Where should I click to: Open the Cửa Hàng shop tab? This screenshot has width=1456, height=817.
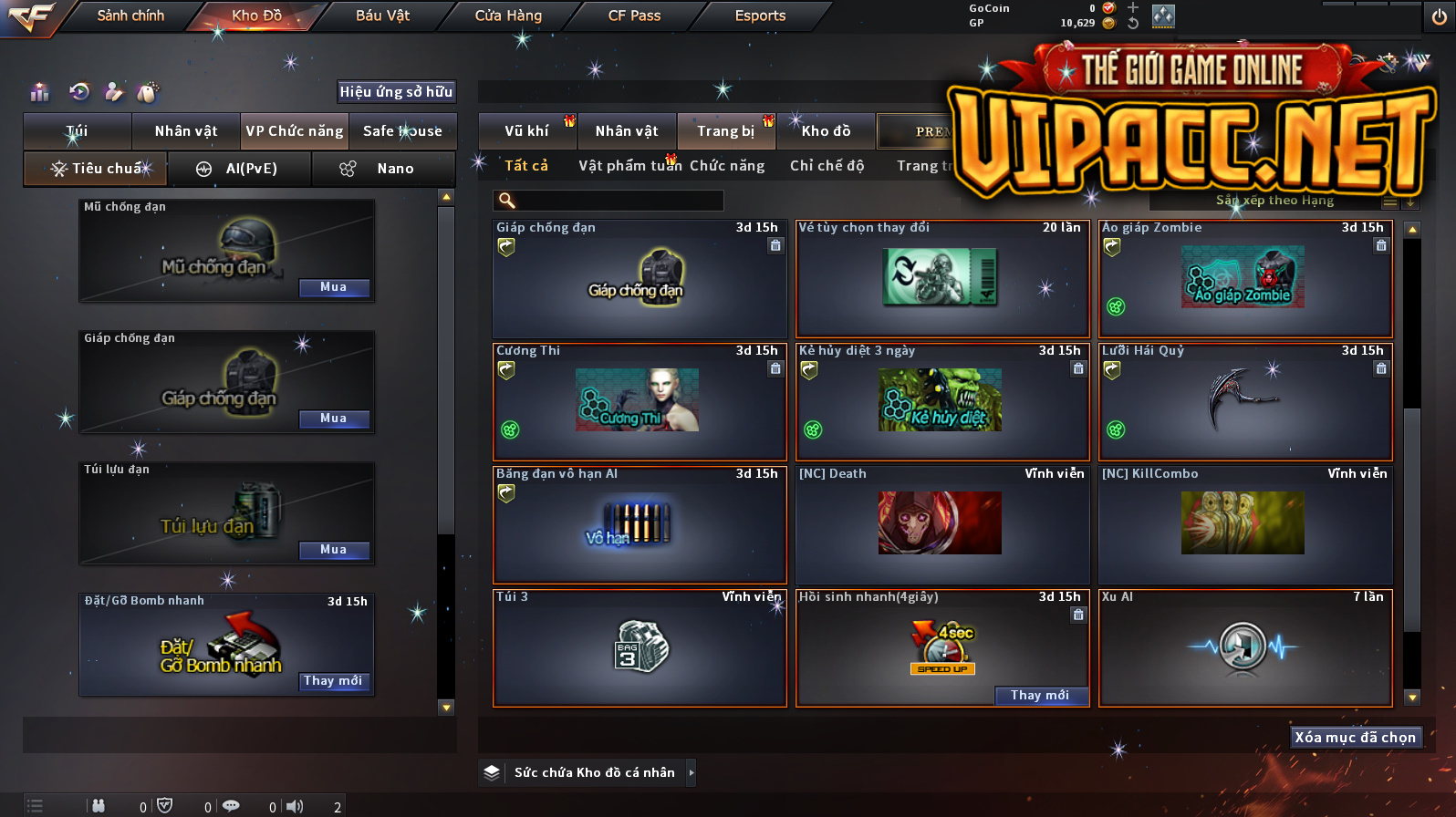(508, 16)
